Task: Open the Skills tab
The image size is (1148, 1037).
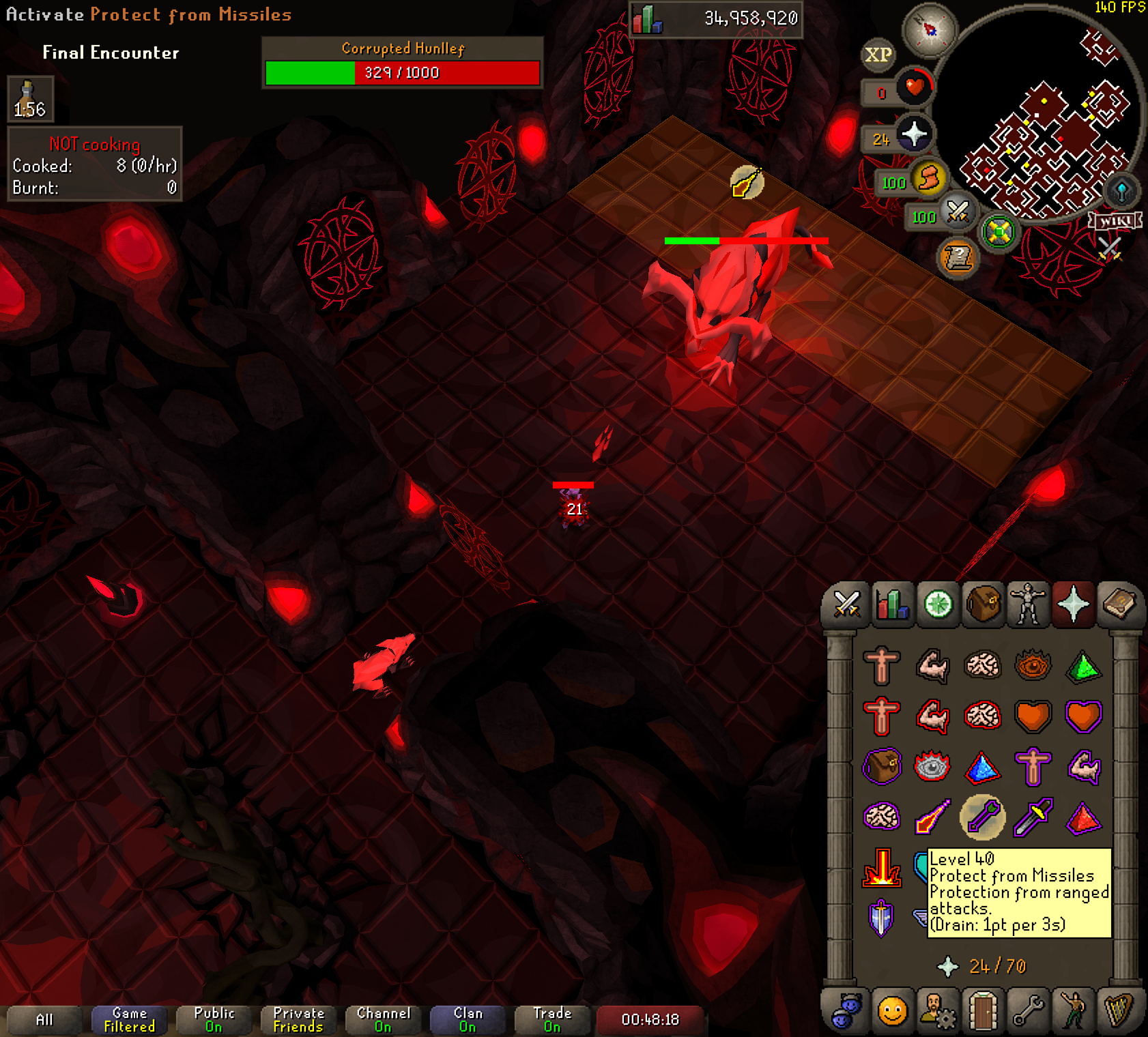Action: click(892, 604)
